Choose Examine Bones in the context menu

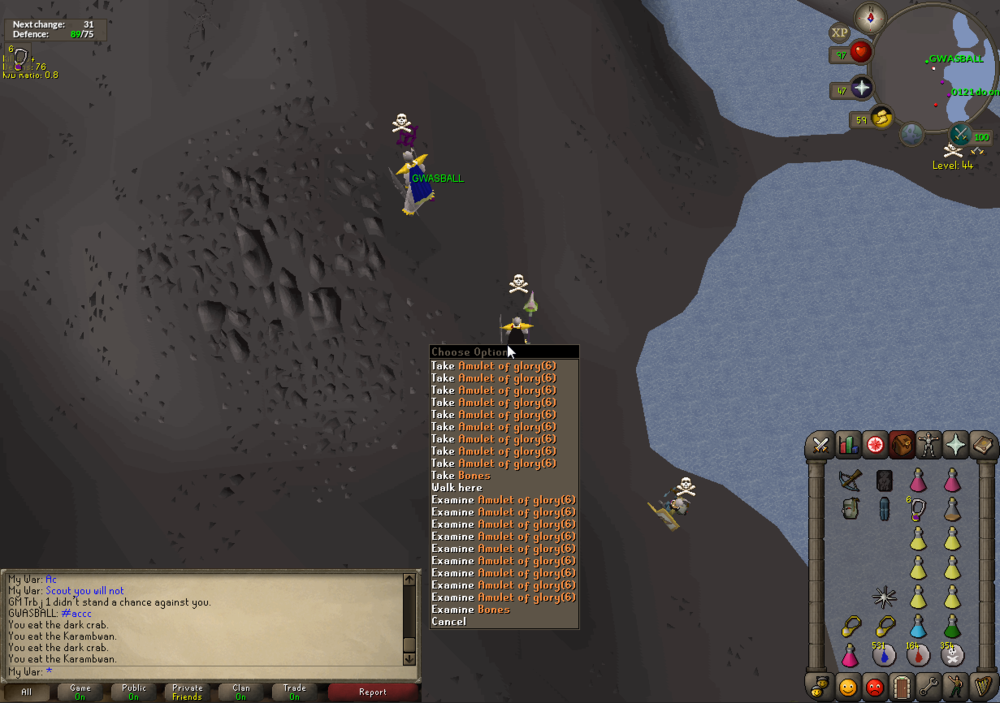[471, 609]
